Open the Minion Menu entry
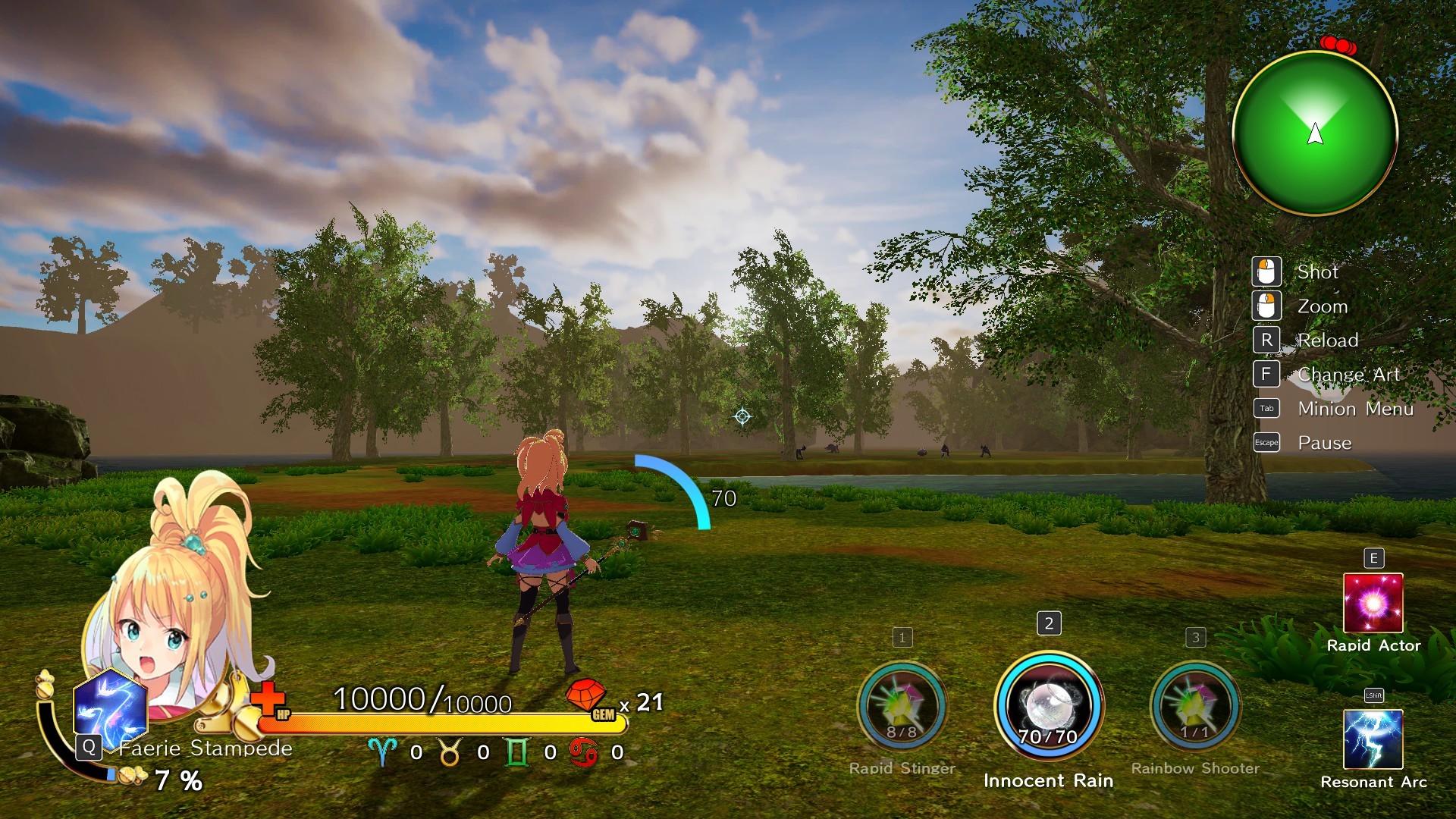The width and height of the screenshot is (1456, 819). (x=1355, y=408)
